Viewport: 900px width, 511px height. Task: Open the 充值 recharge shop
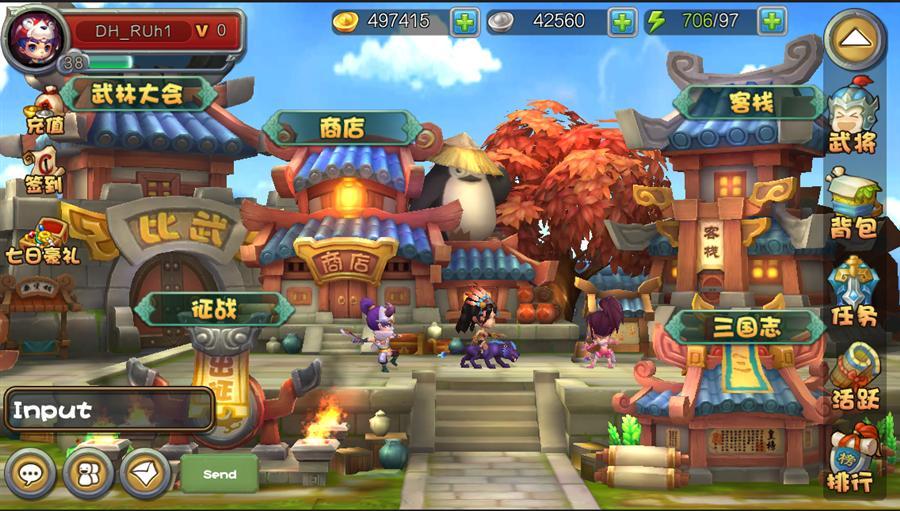[44, 110]
